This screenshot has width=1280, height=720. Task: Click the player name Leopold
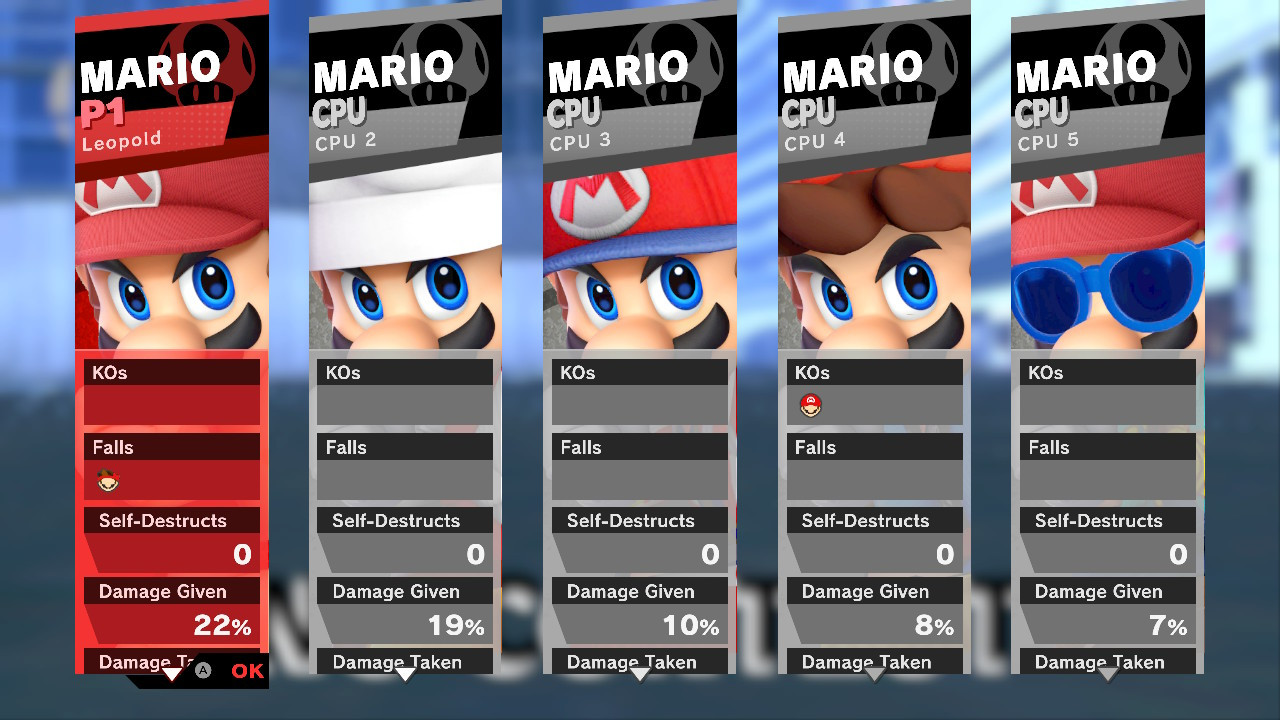coord(124,139)
